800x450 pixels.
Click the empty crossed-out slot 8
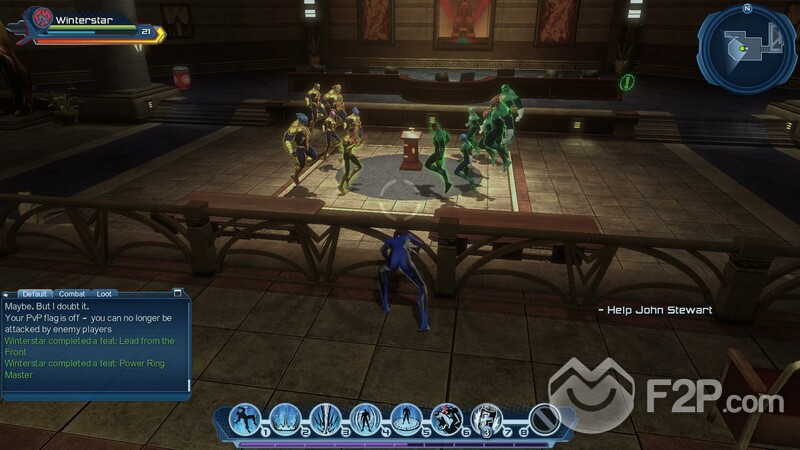point(543,418)
